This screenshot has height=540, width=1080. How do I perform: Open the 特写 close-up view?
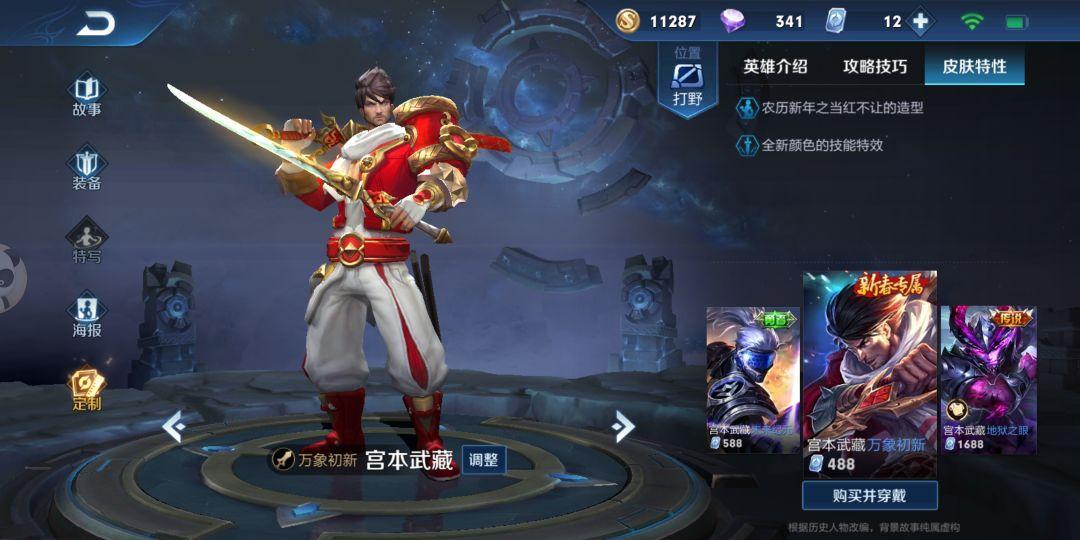coord(87,242)
